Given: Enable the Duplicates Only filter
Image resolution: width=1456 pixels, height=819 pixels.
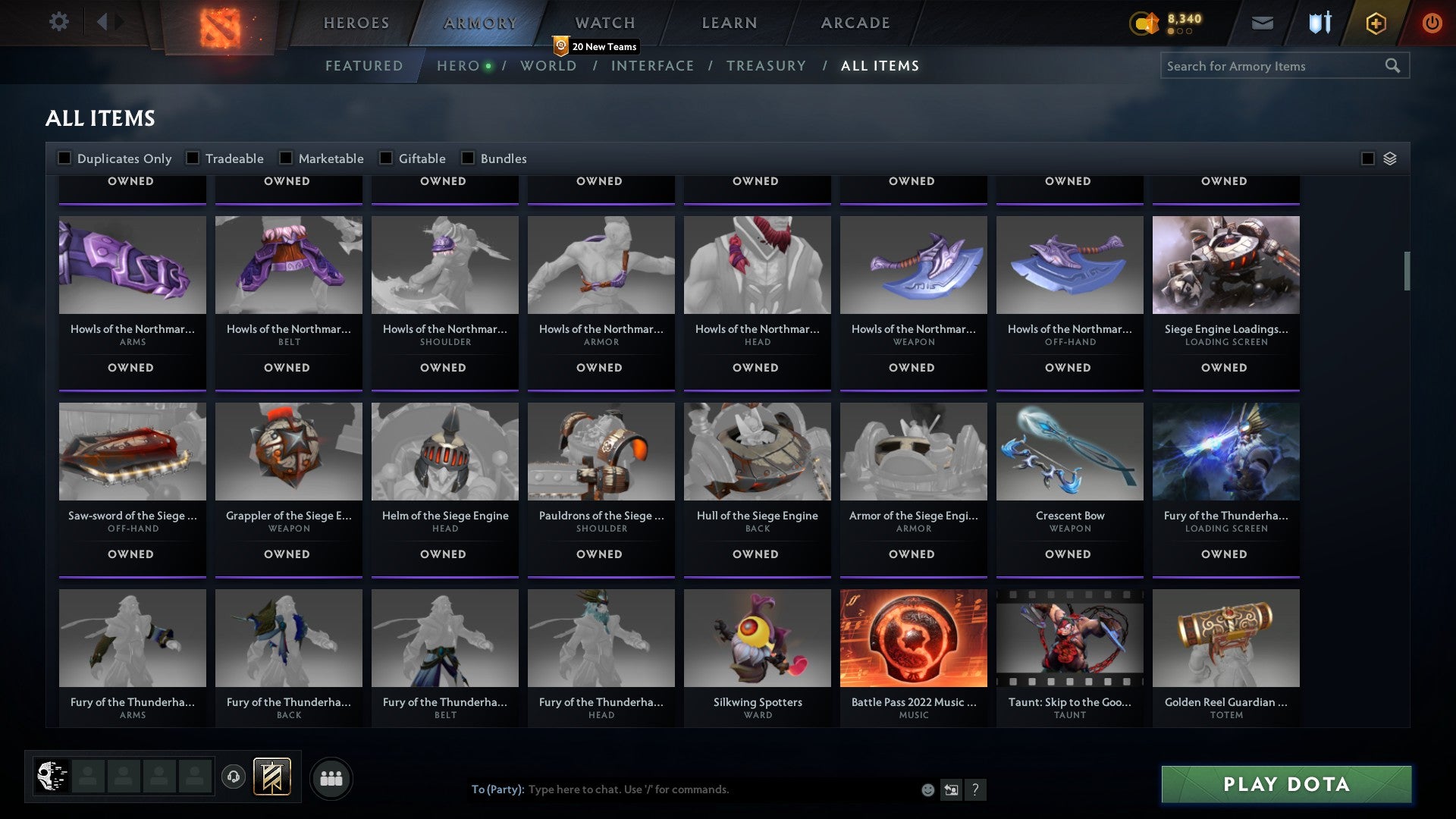Looking at the screenshot, I should (65, 158).
